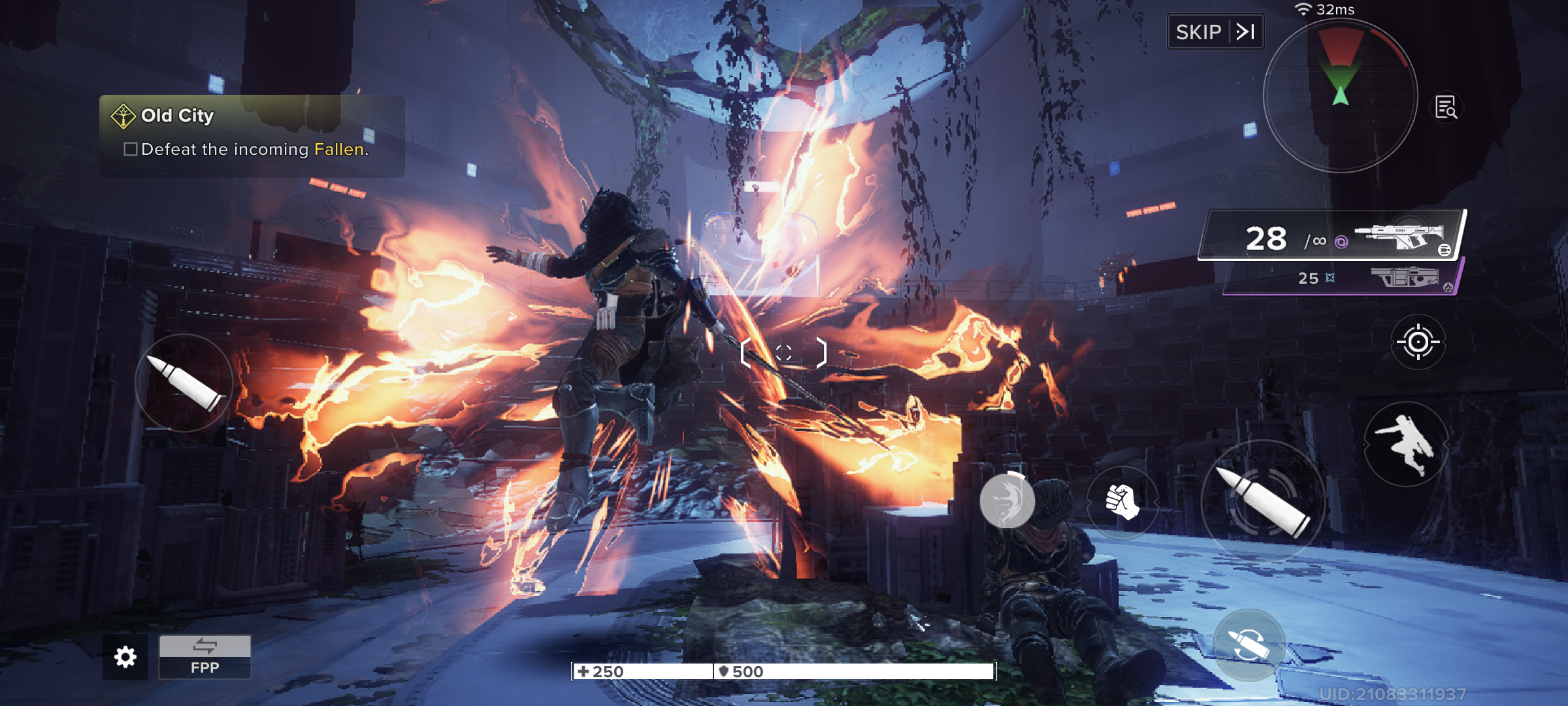Reload with the bullet swap button
This screenshot has width=1568, height=706.
1249,645
